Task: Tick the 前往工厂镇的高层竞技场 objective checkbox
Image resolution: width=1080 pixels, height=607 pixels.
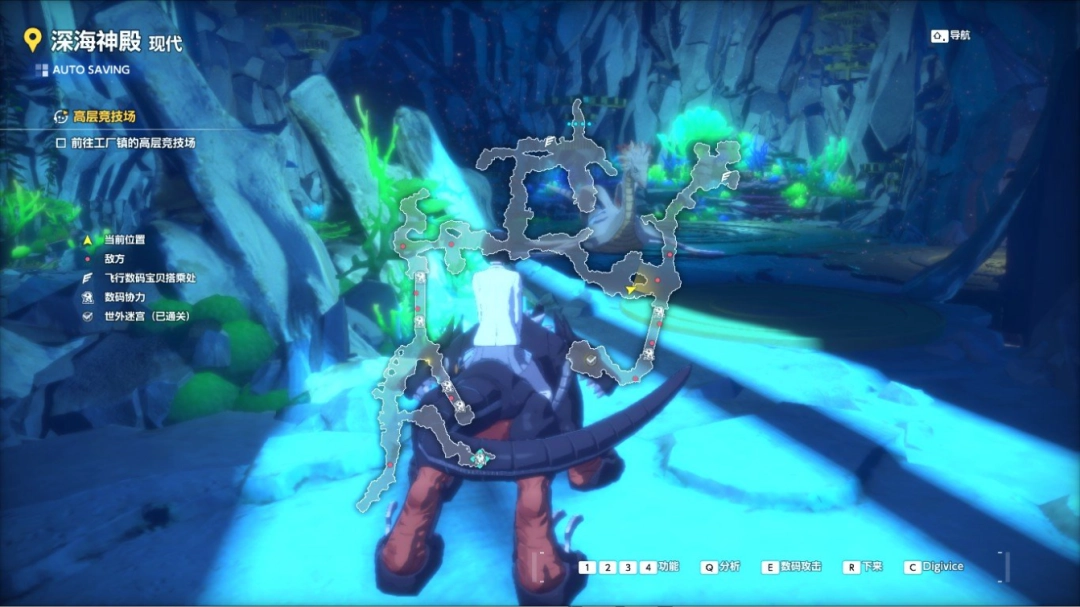Action: tap(61, 143)
